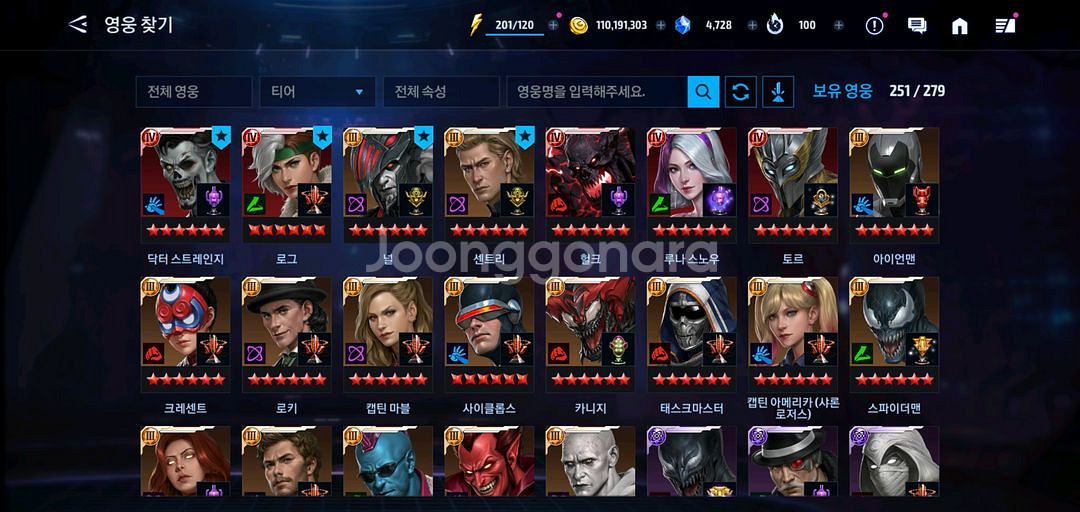Select the 토르 hero card
The image size is (1080, 512).
(x=793, y=183)
